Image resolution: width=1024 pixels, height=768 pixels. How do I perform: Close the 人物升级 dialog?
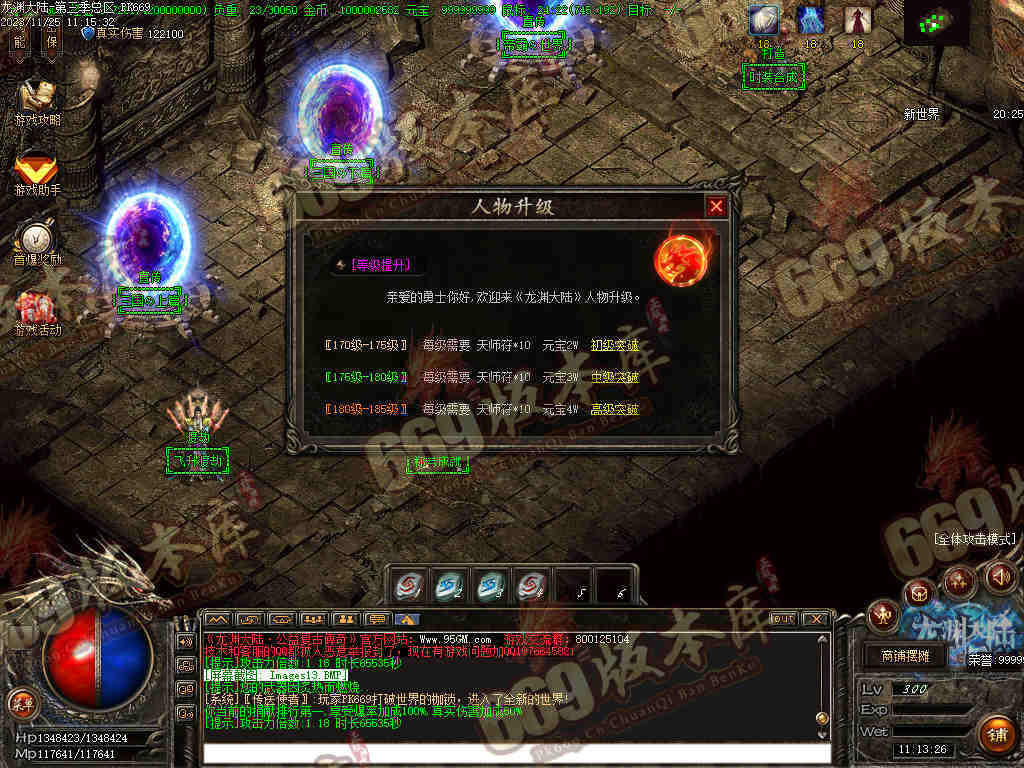click(x=716, y=207)
